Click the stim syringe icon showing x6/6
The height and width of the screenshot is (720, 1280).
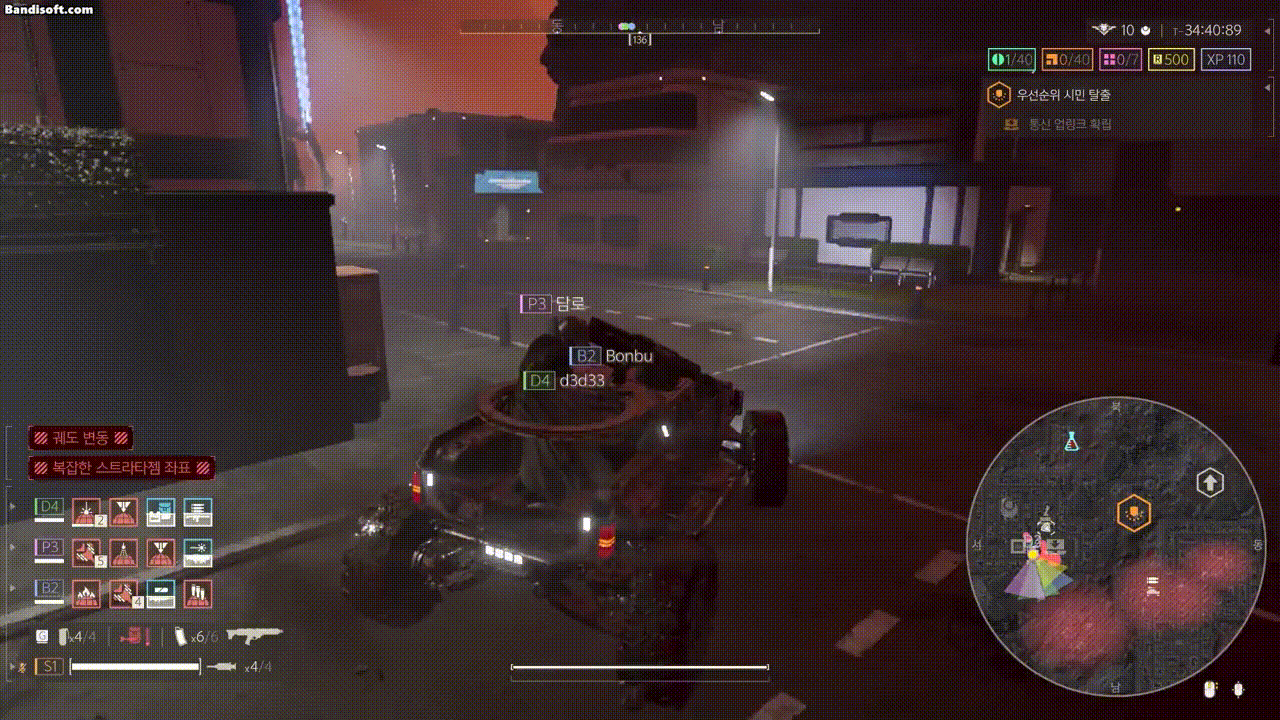tap(182, 637)
